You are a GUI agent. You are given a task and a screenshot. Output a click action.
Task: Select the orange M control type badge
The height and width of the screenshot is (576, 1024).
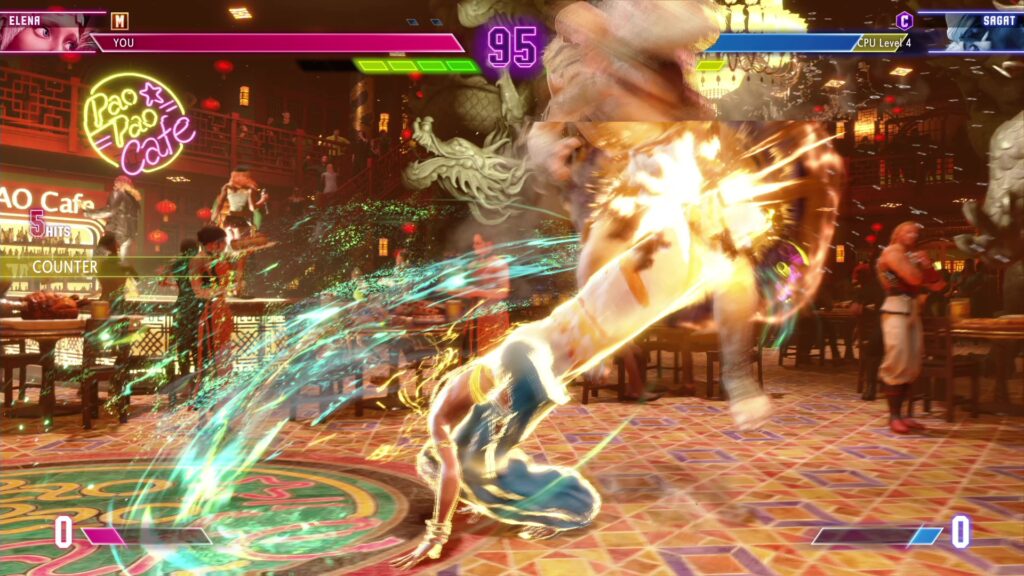[x=120, y=21]
